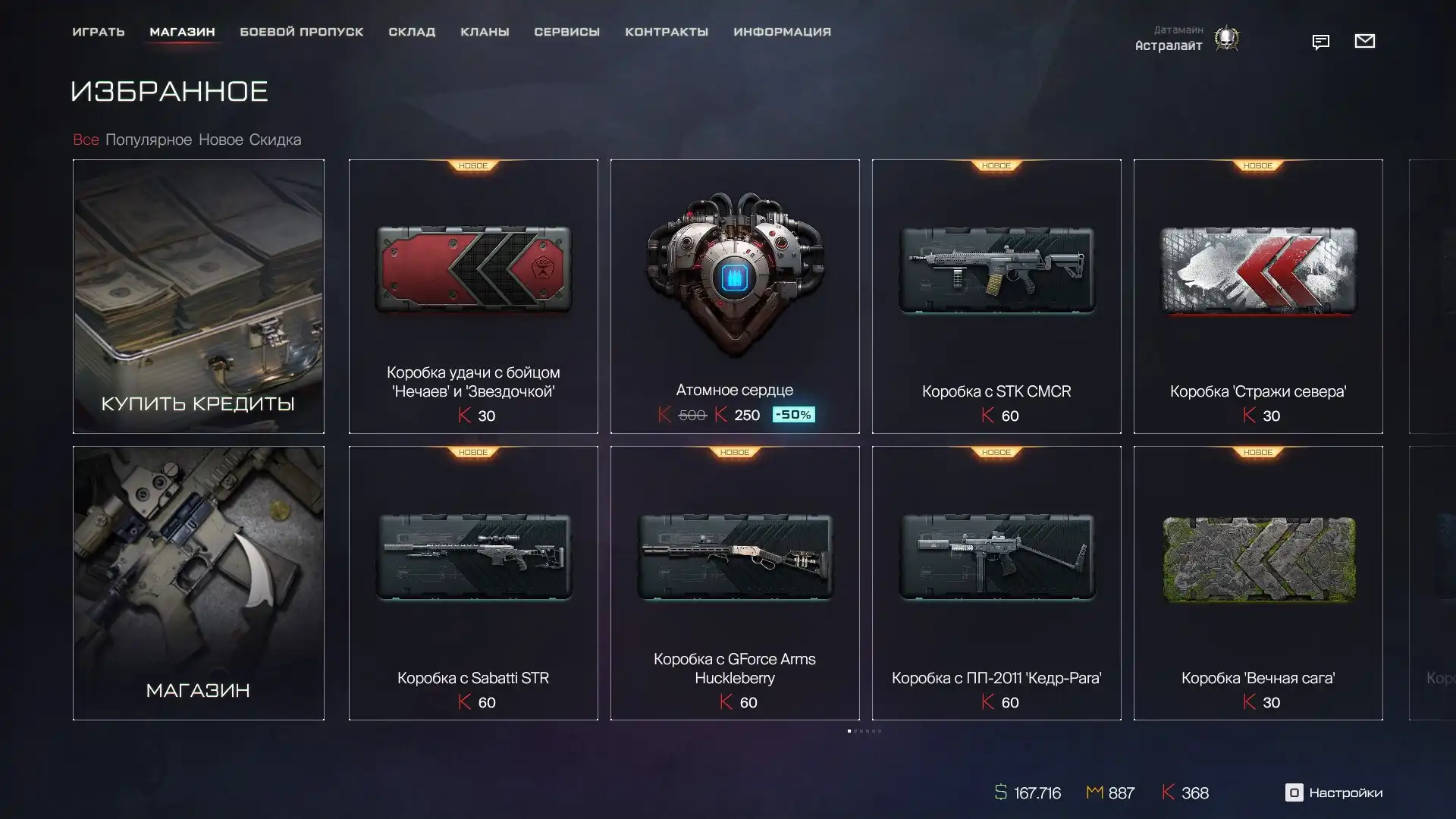
Task: Select the СЕРВИСЫ menu entry
Action: pyautogui.click(x=566, y=32)
